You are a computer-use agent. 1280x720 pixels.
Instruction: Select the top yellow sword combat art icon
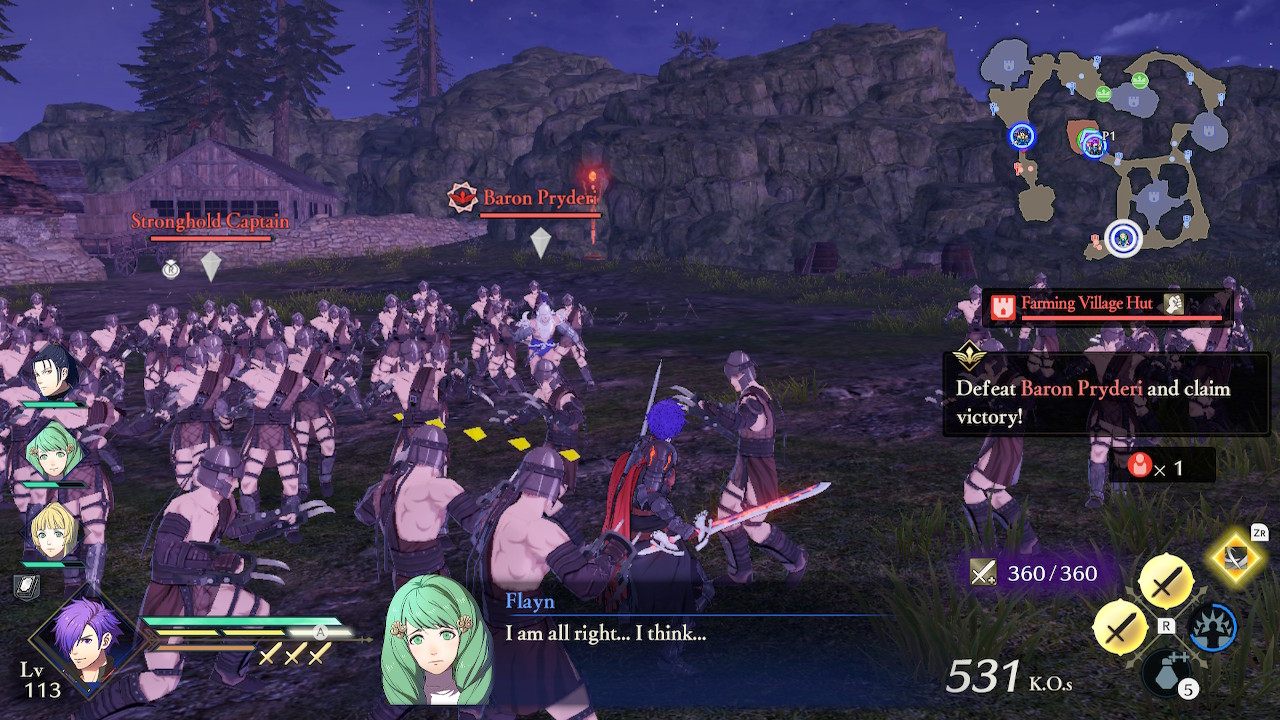1169,578
